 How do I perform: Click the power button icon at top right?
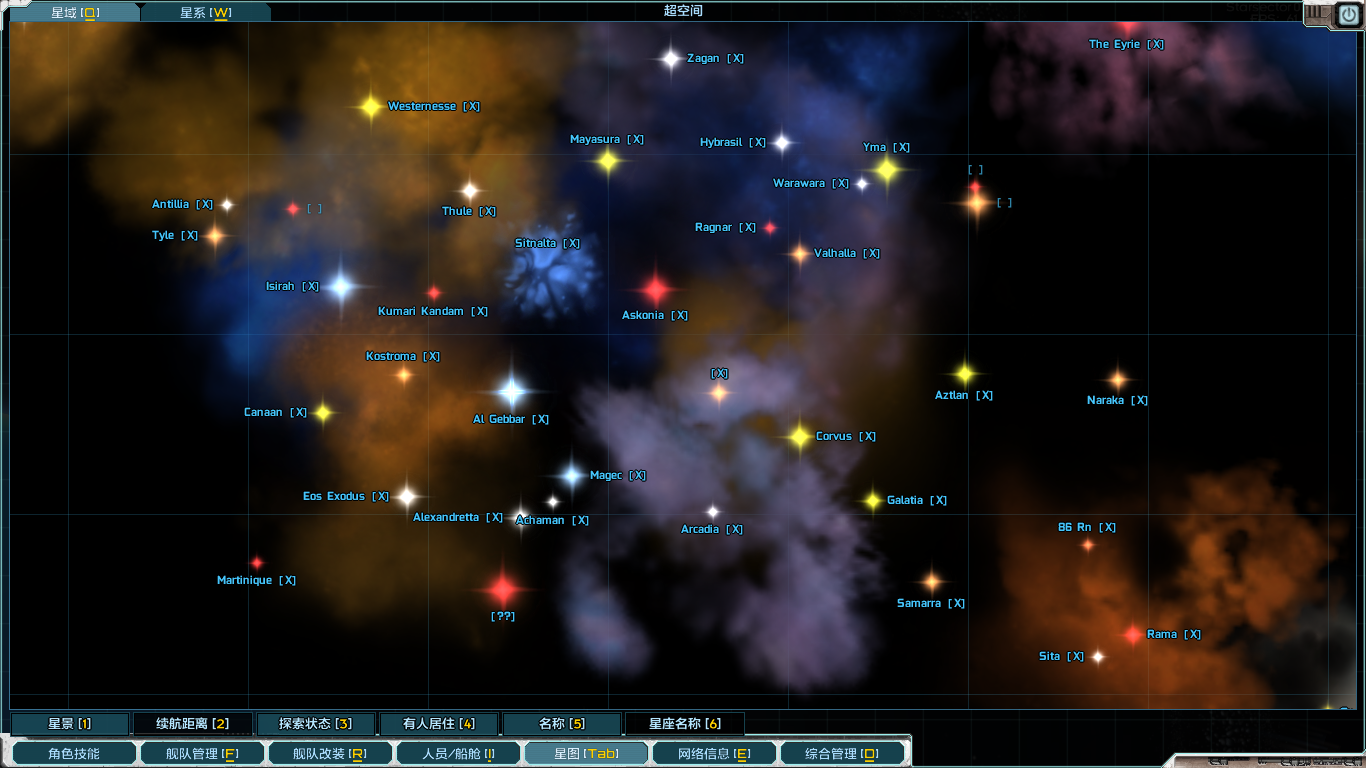tap(1349, 14)
